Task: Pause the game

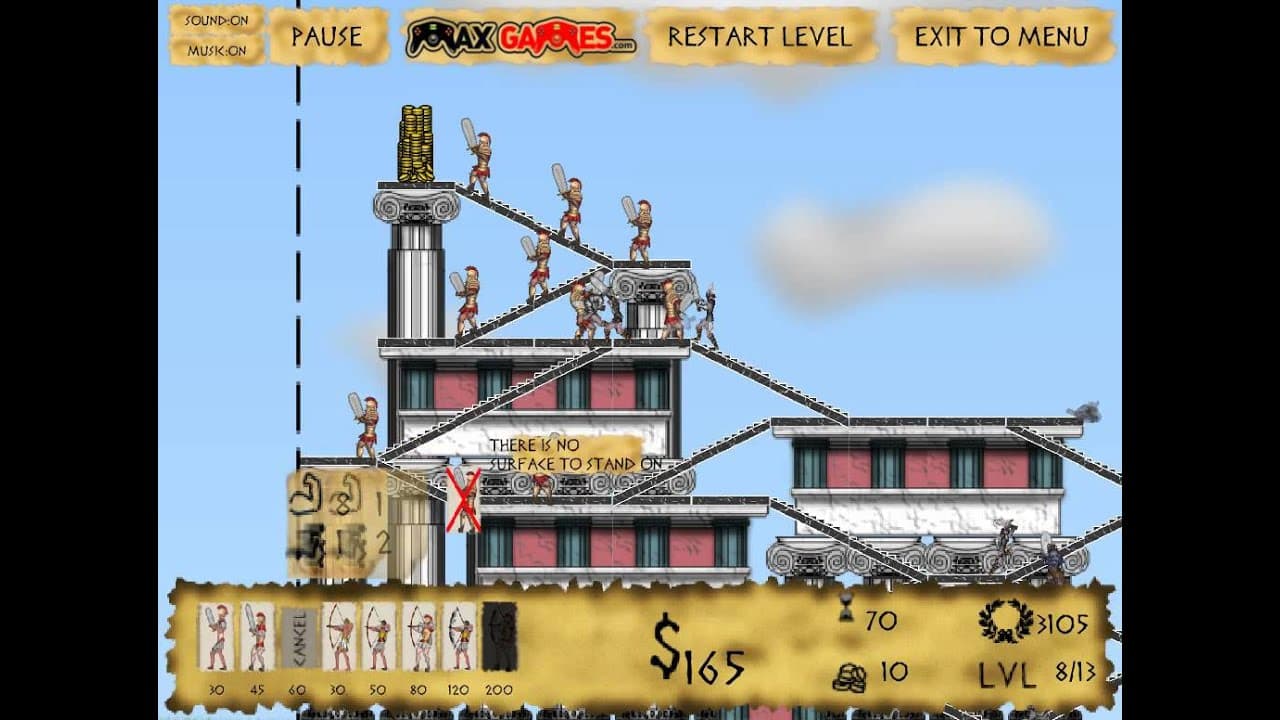Action: pyautogui.click(x=327, y=37)
